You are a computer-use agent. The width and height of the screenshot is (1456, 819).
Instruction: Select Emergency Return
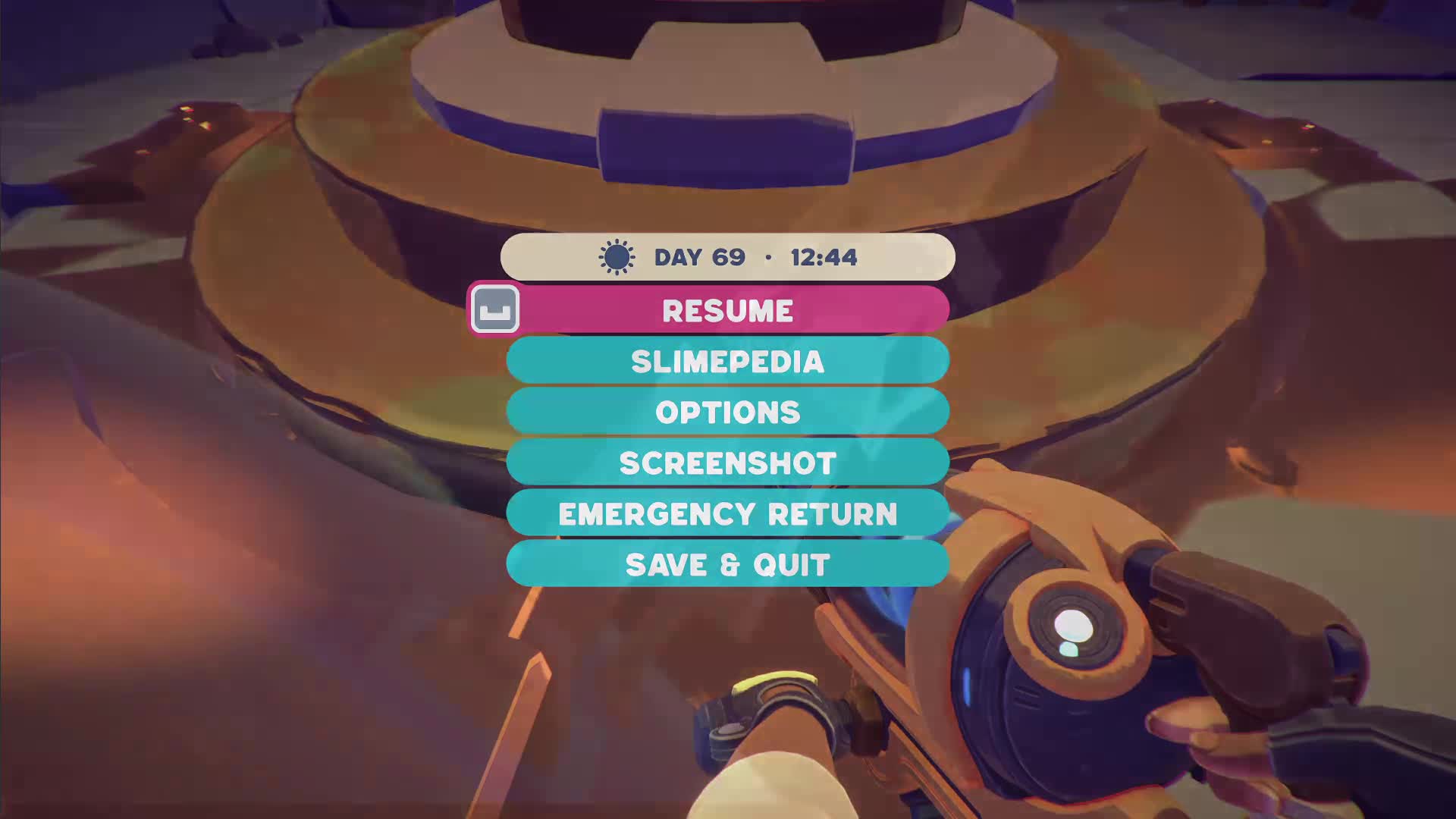(x=727, y=513)
